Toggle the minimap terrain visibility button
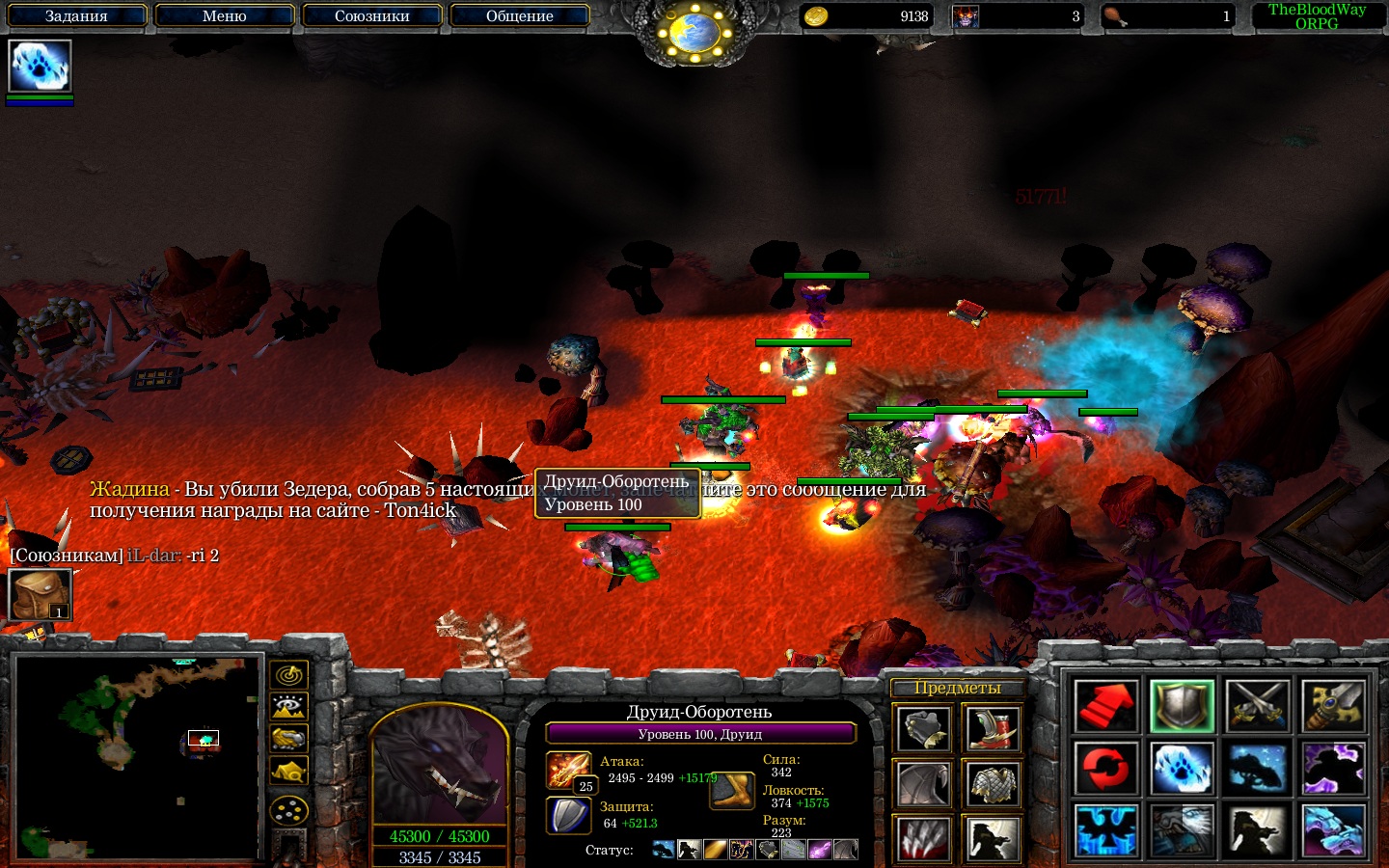Screen dimensions: 1389x868 point(288,707)
